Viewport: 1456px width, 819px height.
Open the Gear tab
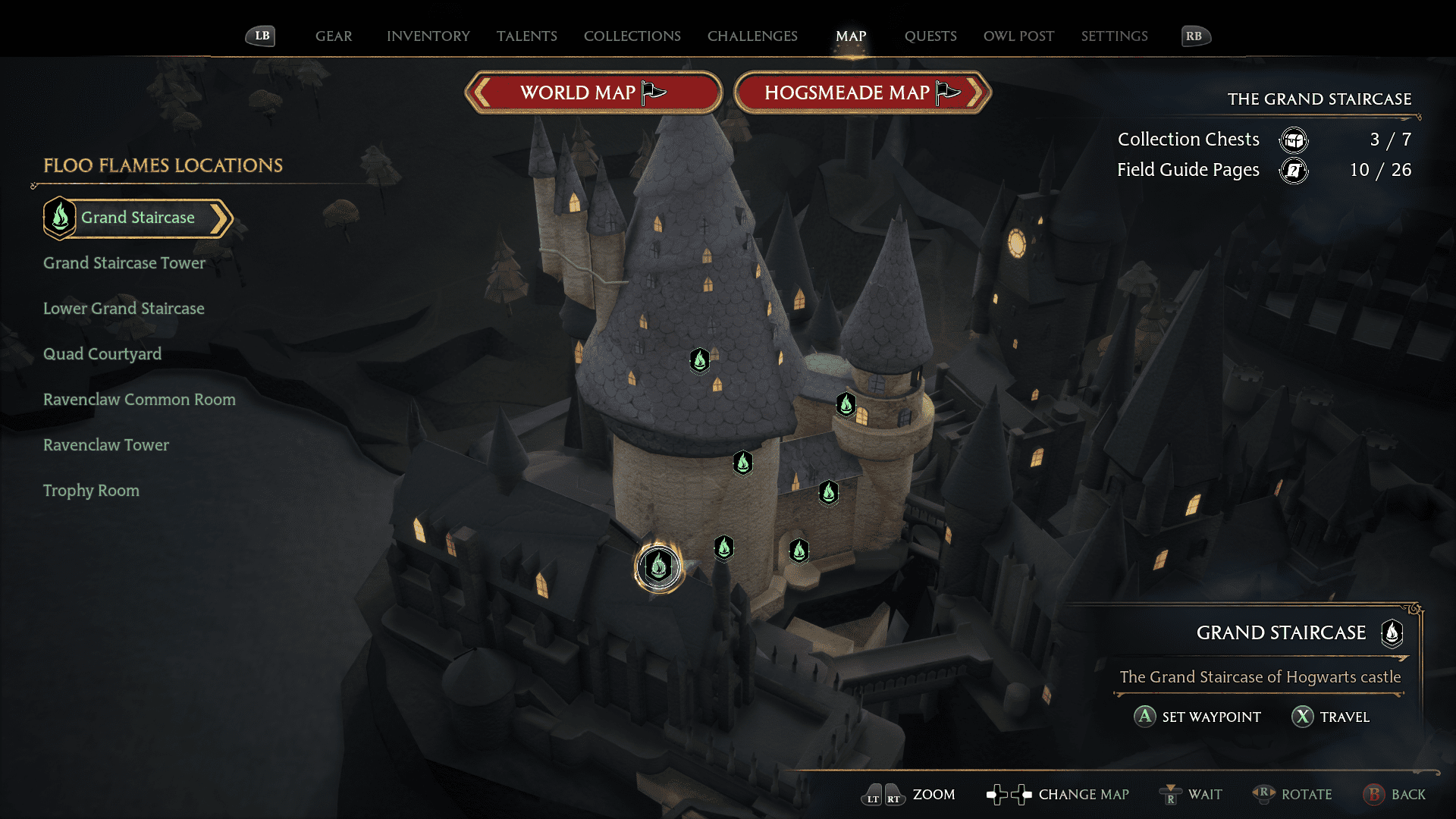point(334,36)
